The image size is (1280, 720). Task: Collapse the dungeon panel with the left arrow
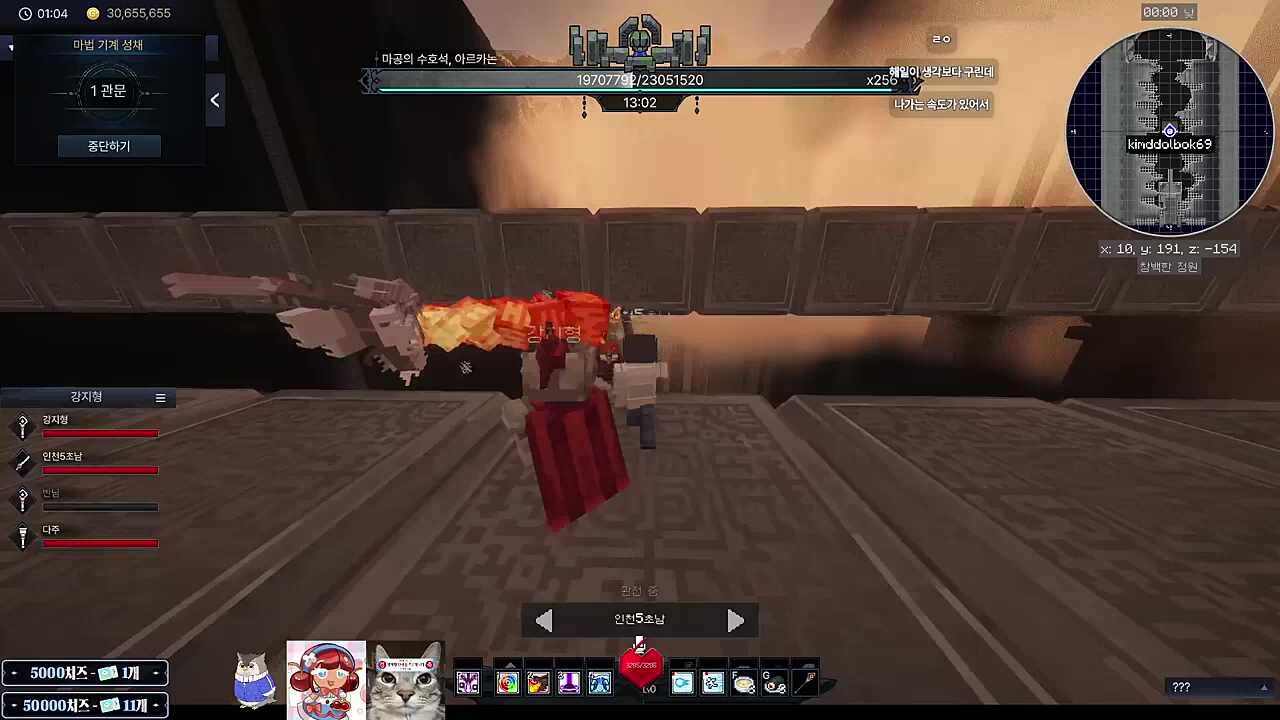(215, 100)
